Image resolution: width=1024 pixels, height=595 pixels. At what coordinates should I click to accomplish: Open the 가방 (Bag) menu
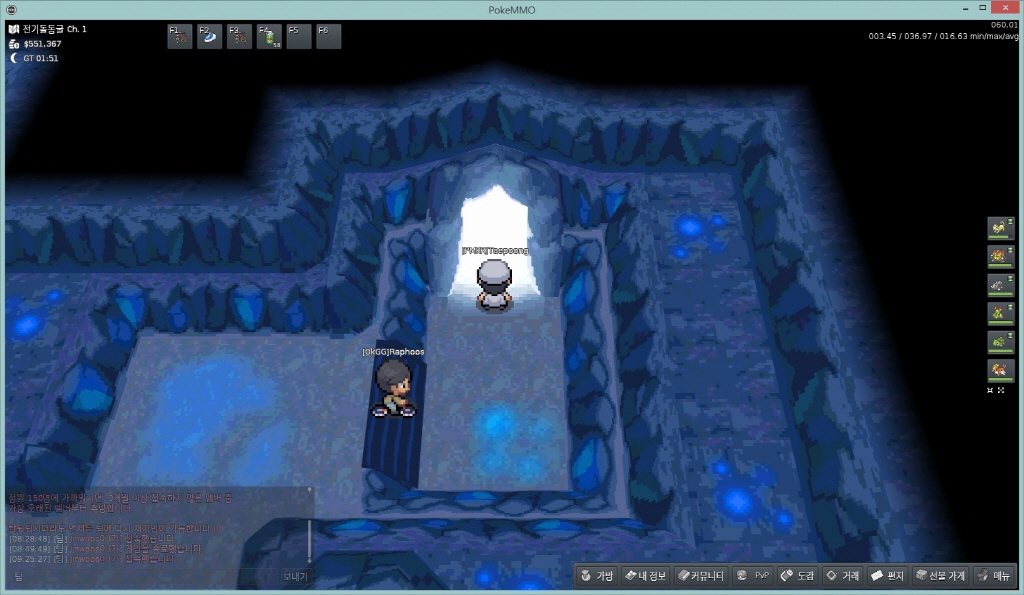[x=596, y=576]
